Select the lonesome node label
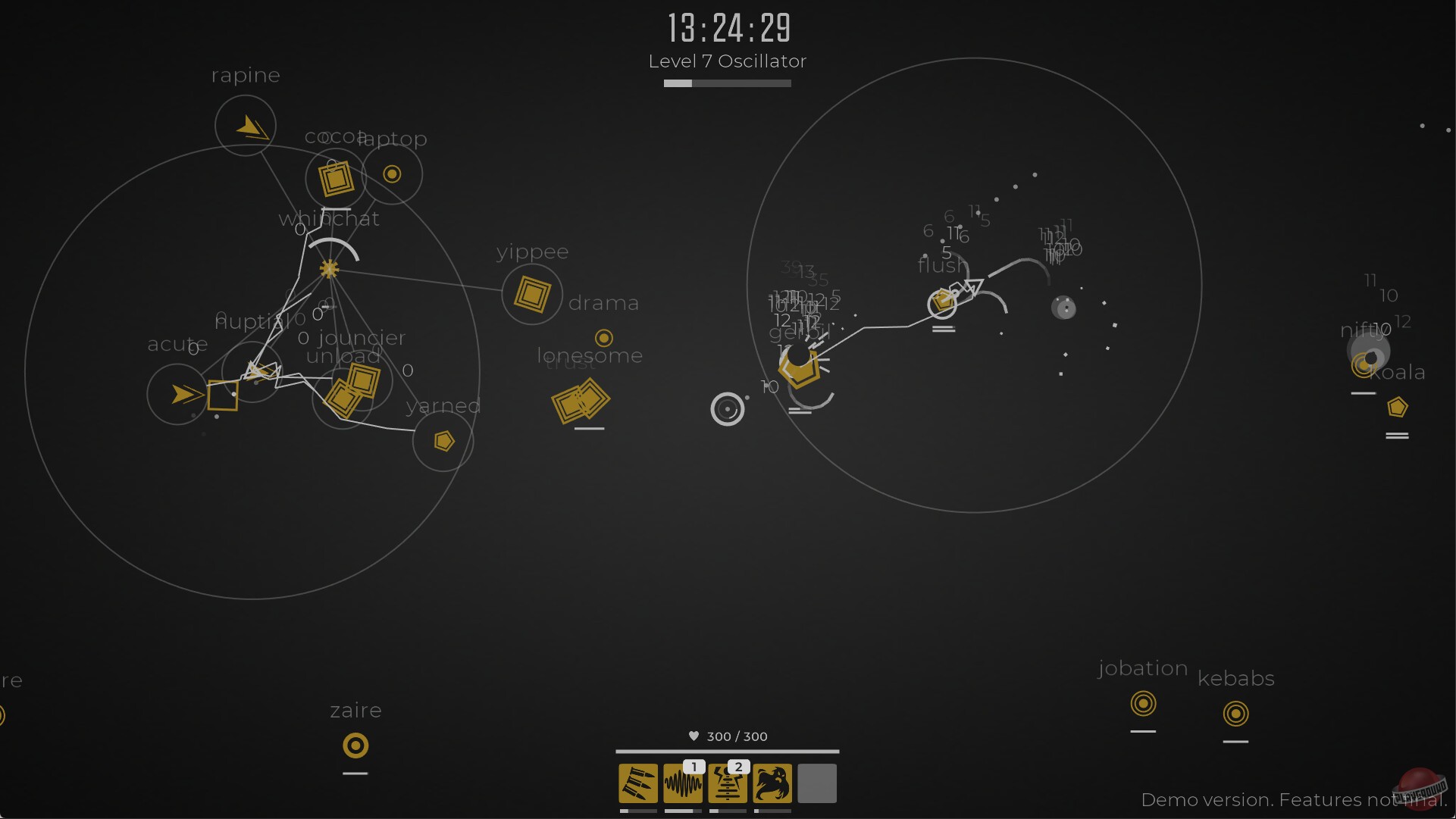 tap(590, 355)
